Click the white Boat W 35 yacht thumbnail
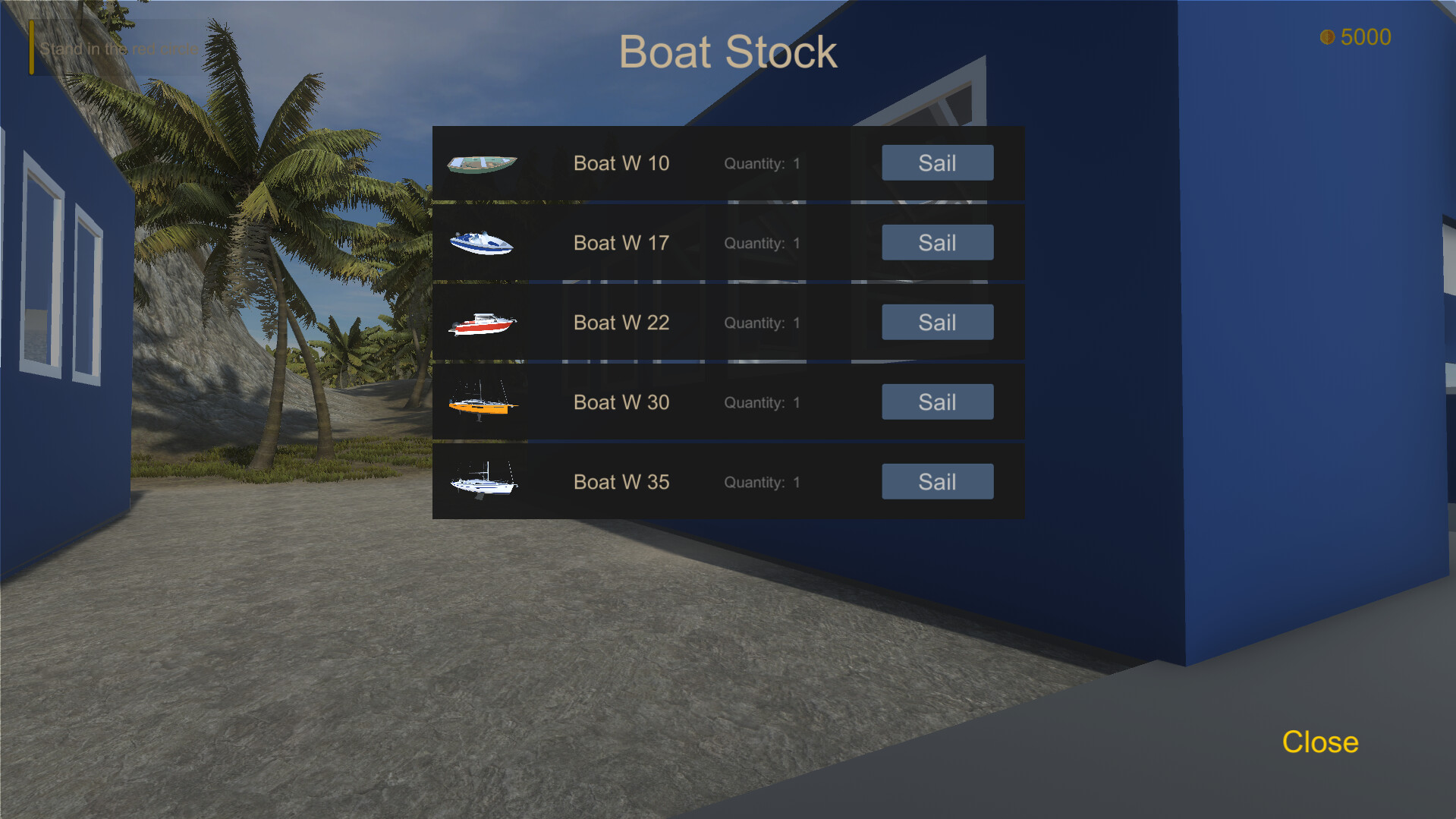1456x819 pixels. point(483,481)
